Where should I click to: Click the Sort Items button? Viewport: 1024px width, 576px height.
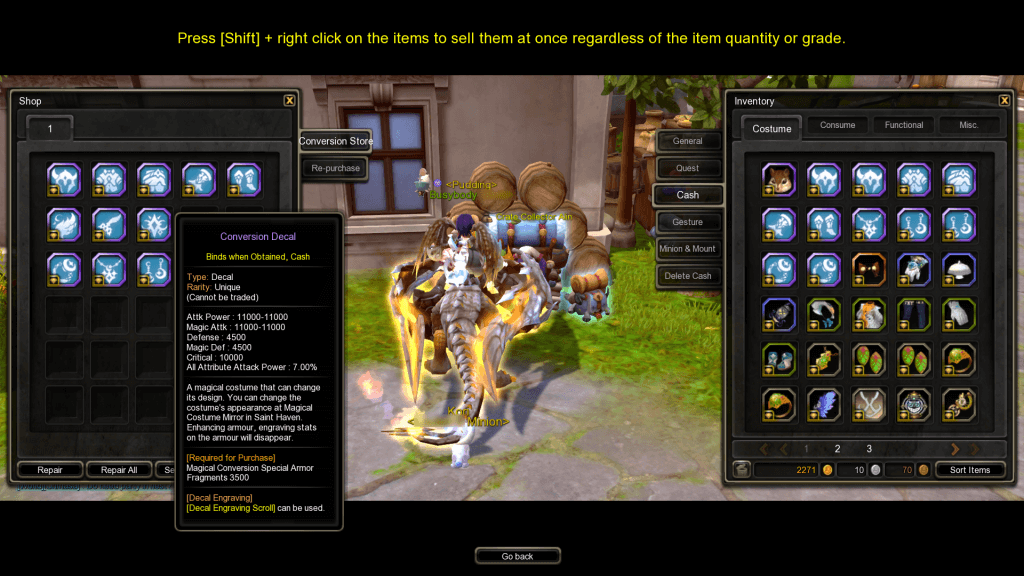[970, 470]
